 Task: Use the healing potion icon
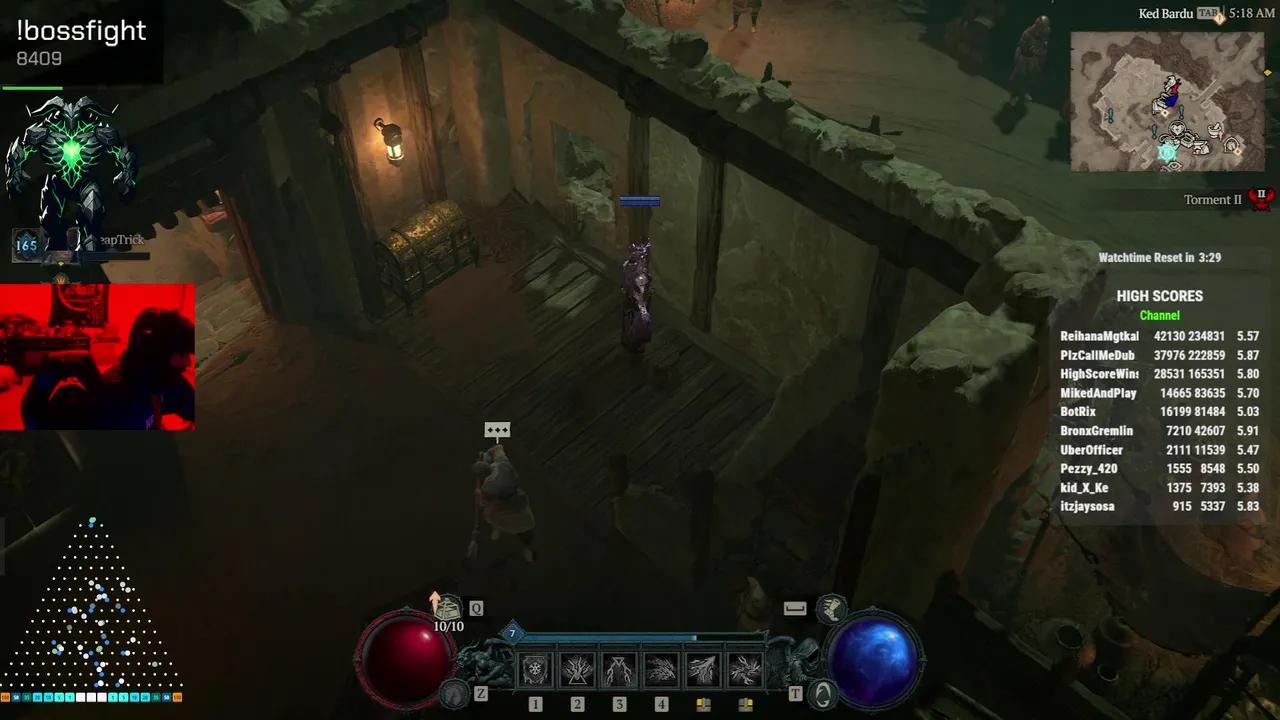click(447, 607)
